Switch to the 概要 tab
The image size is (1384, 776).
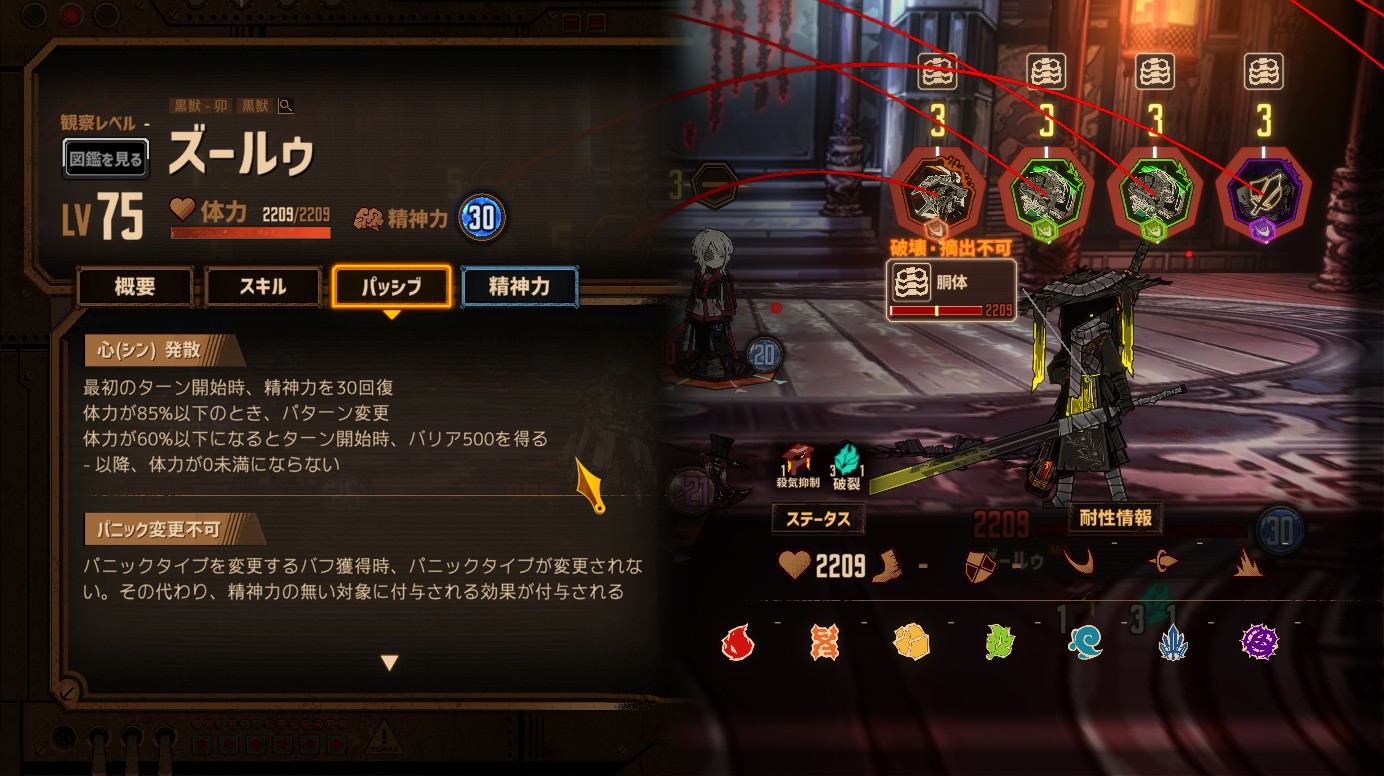point(135,287)
